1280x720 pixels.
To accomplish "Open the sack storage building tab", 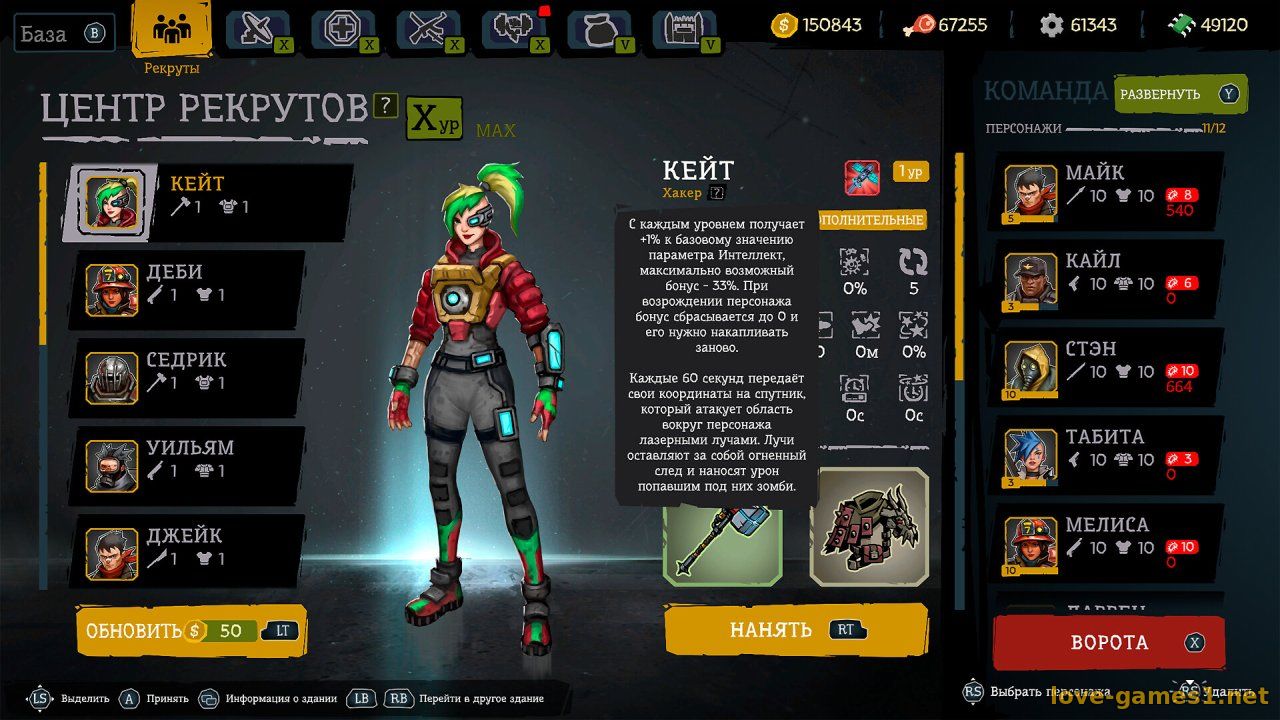I will 599,30.
